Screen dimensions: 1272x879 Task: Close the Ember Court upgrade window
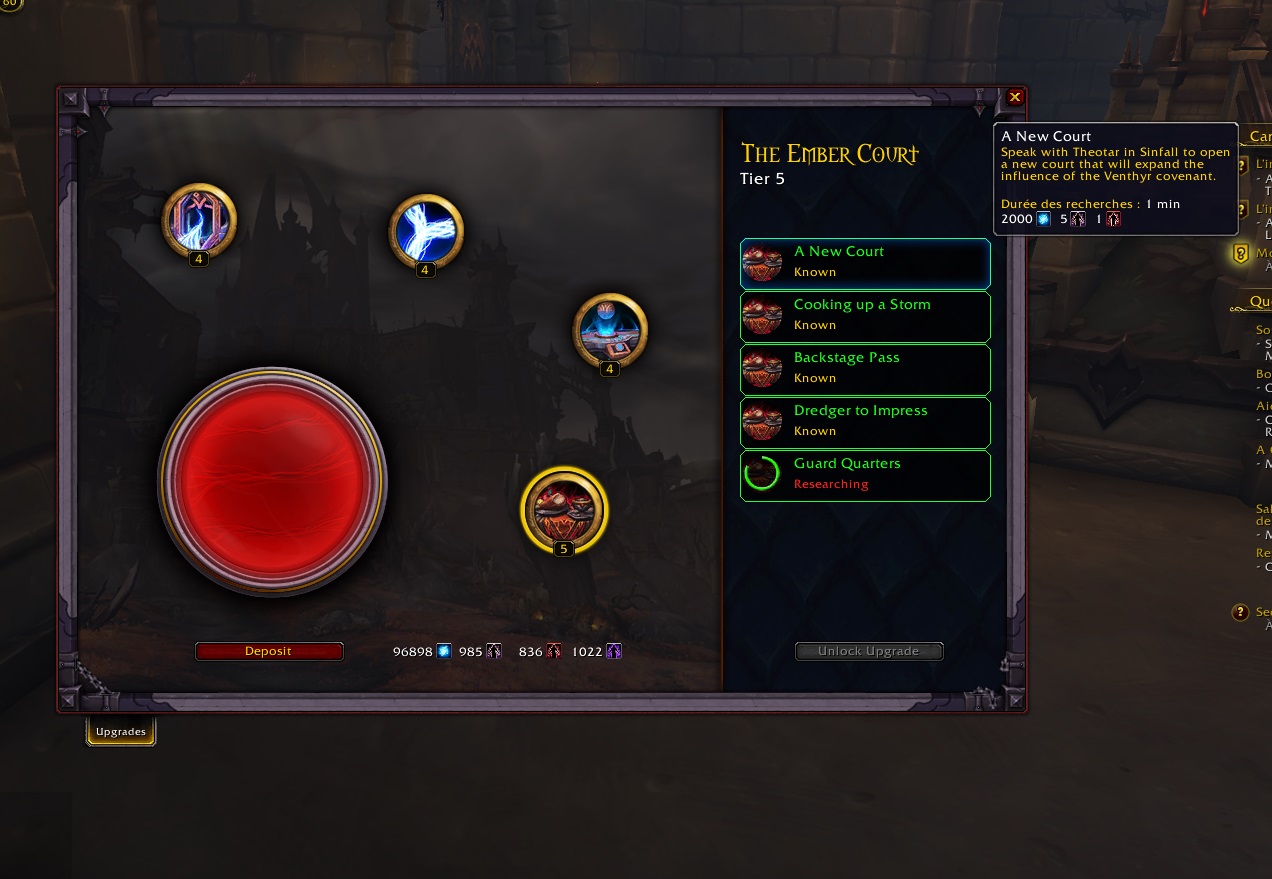[x=1015, y=97]
